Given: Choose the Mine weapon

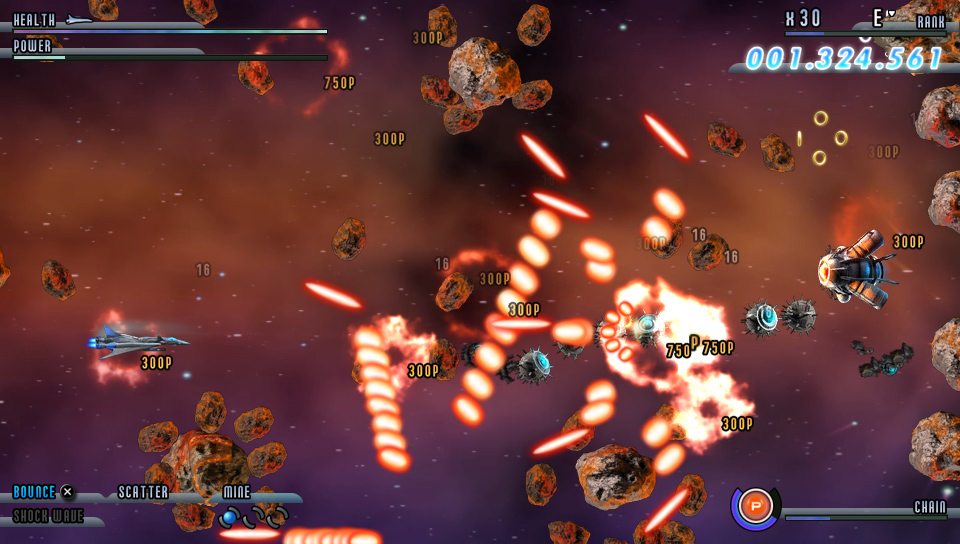Looking at the screenshot, I should pyautogui.click(x=237, y=492).
